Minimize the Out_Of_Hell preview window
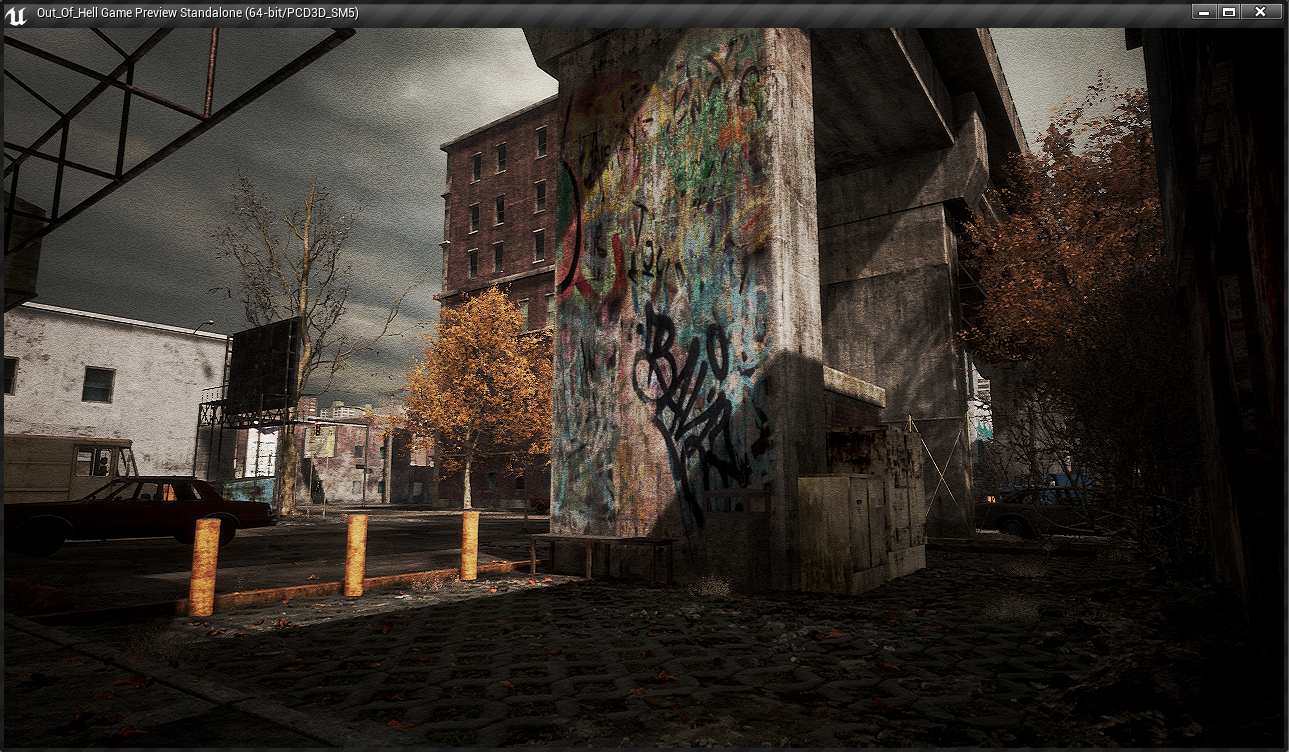 tap(1204, 12)
